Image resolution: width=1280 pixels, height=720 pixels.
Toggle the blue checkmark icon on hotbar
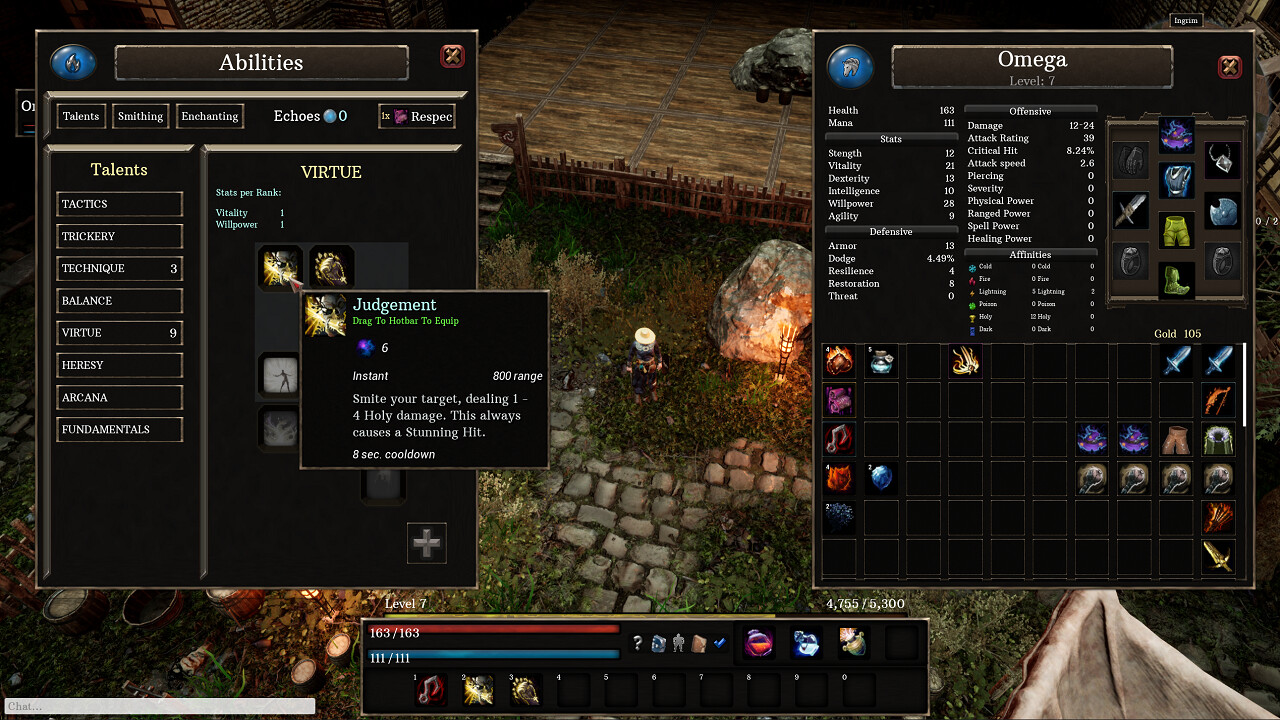click(x=720, y=642)
